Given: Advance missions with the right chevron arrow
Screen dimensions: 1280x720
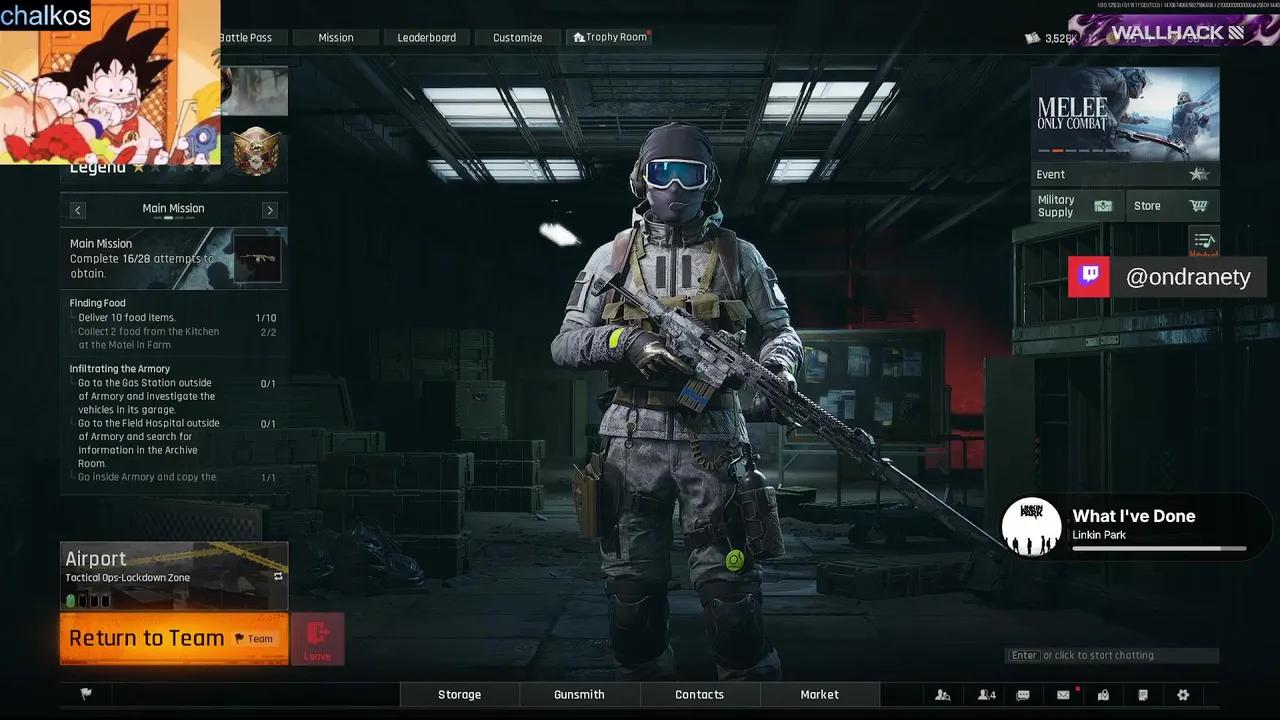Looking at the screenshot, I should [x=269, y=210].
